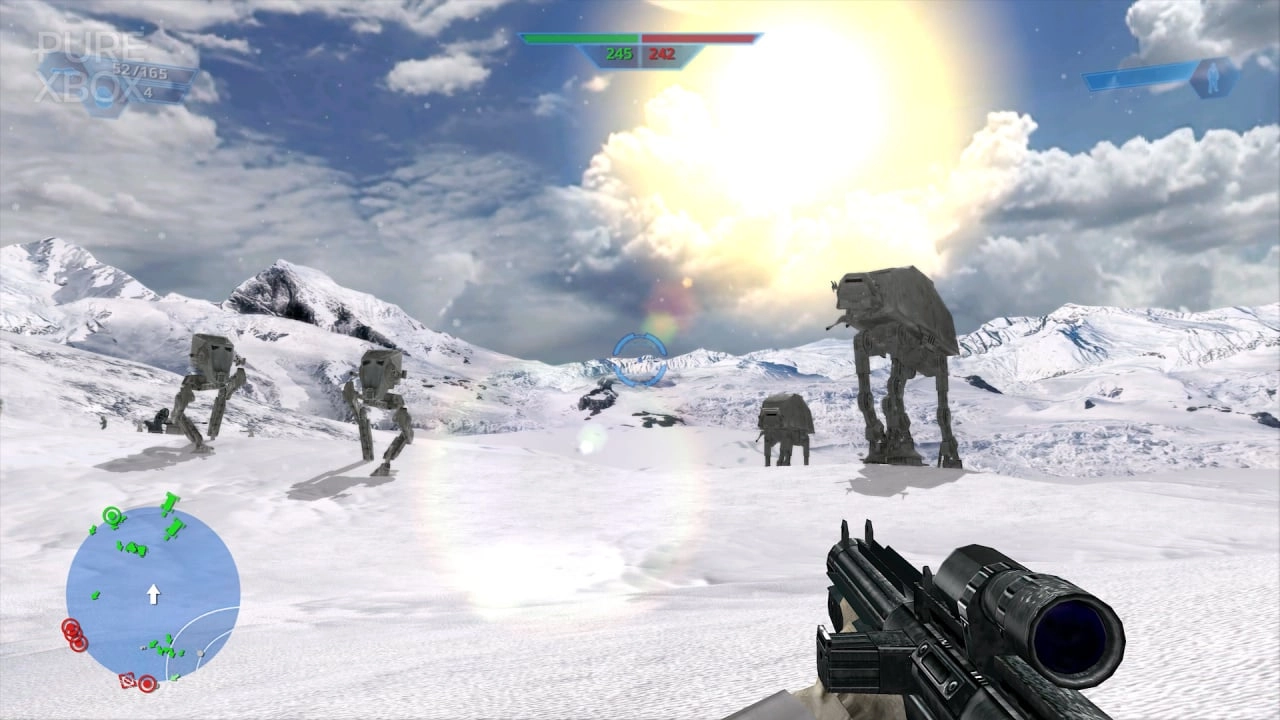Click the ammo counter showing 52/165
This screenshot has height=720, width=1280.
pos(141,71)
